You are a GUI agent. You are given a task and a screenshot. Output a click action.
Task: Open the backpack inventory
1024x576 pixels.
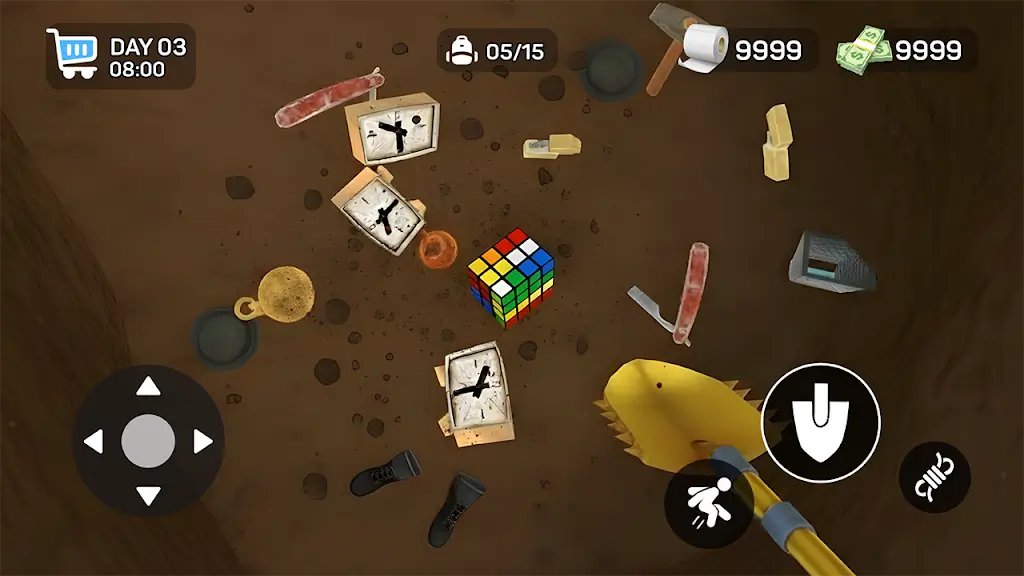point(461,50)
